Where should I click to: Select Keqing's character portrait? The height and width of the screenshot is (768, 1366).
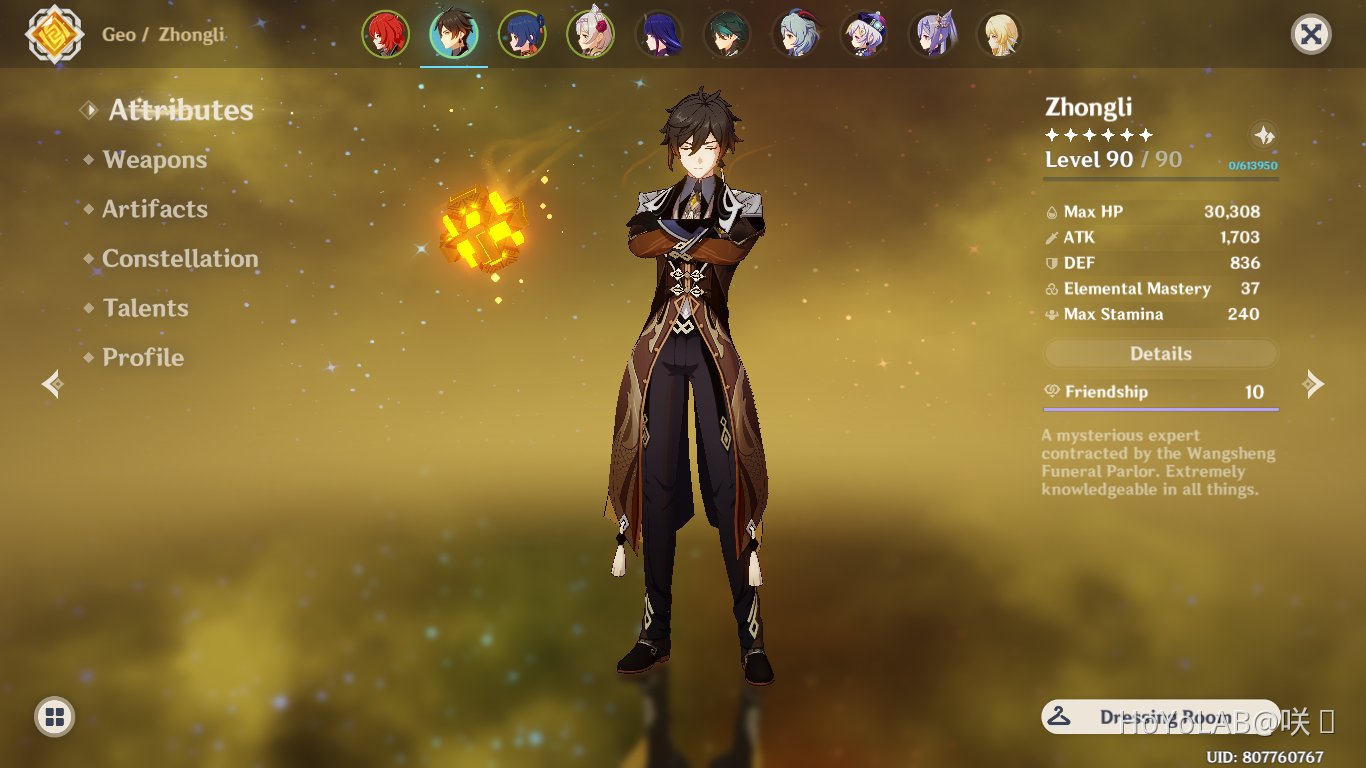click(932, 32)
